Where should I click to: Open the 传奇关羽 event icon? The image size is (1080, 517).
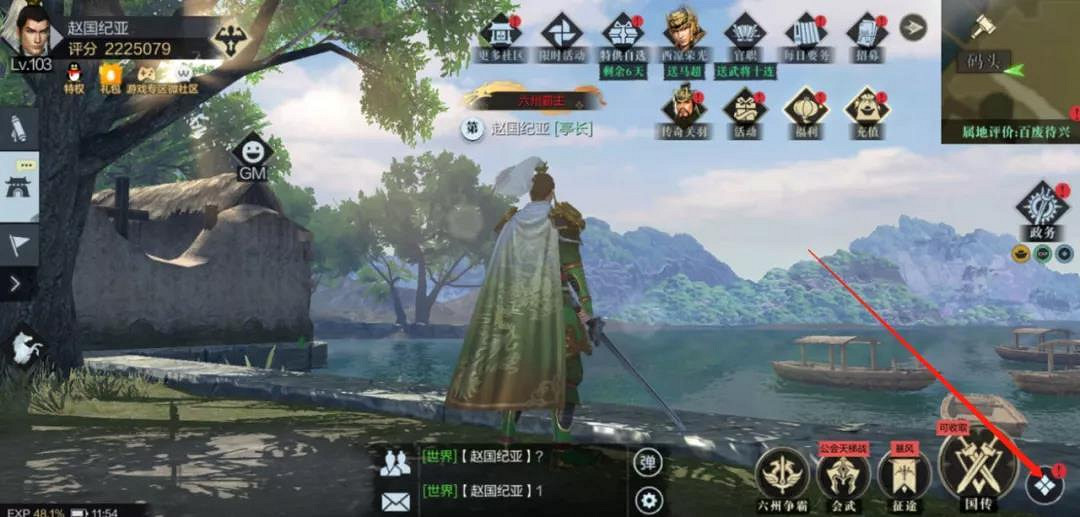click(x=684, y=108)
